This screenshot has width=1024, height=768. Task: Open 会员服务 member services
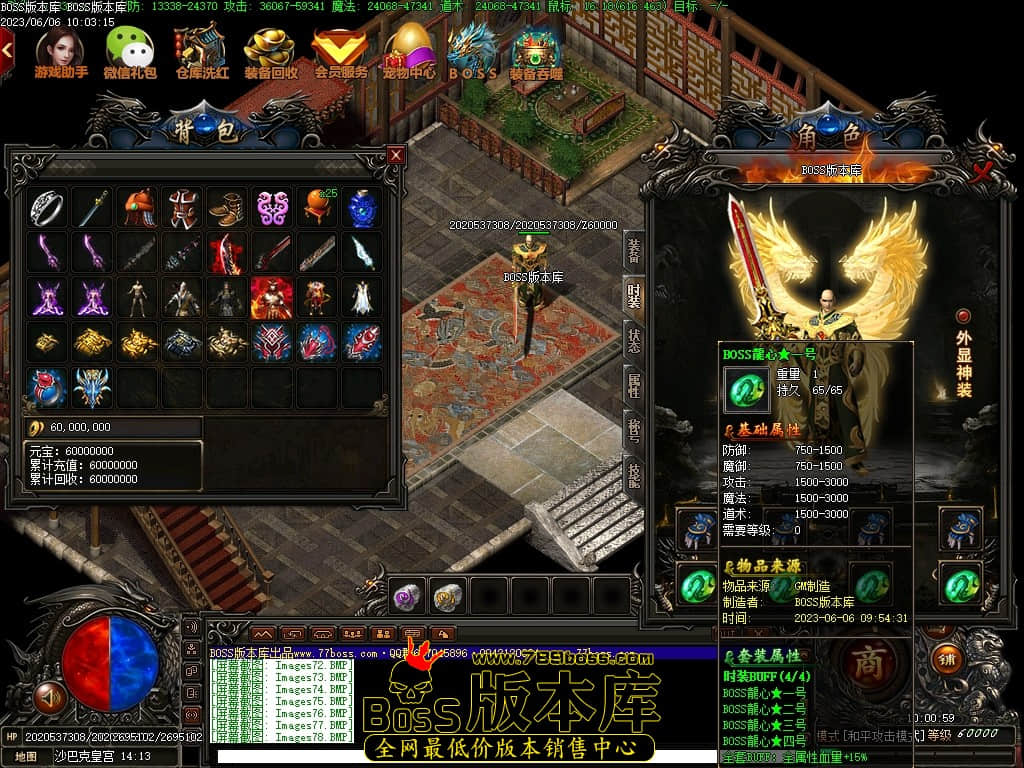pyautogui.click(x=340, y=52)
